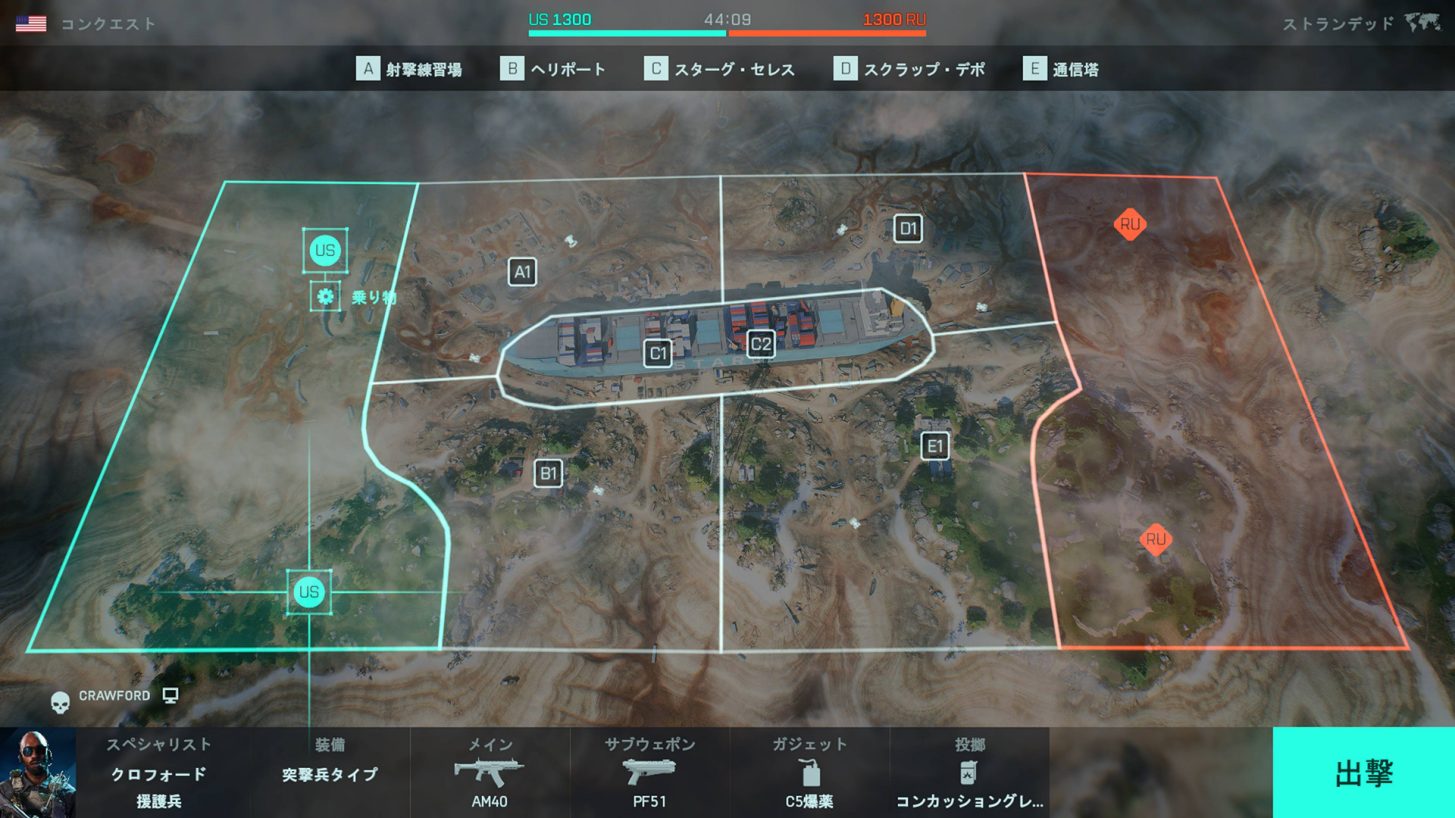Open the 投擲 concussion grenade slot
This screenshot has height=818, width=1455.
click(969, 773)
